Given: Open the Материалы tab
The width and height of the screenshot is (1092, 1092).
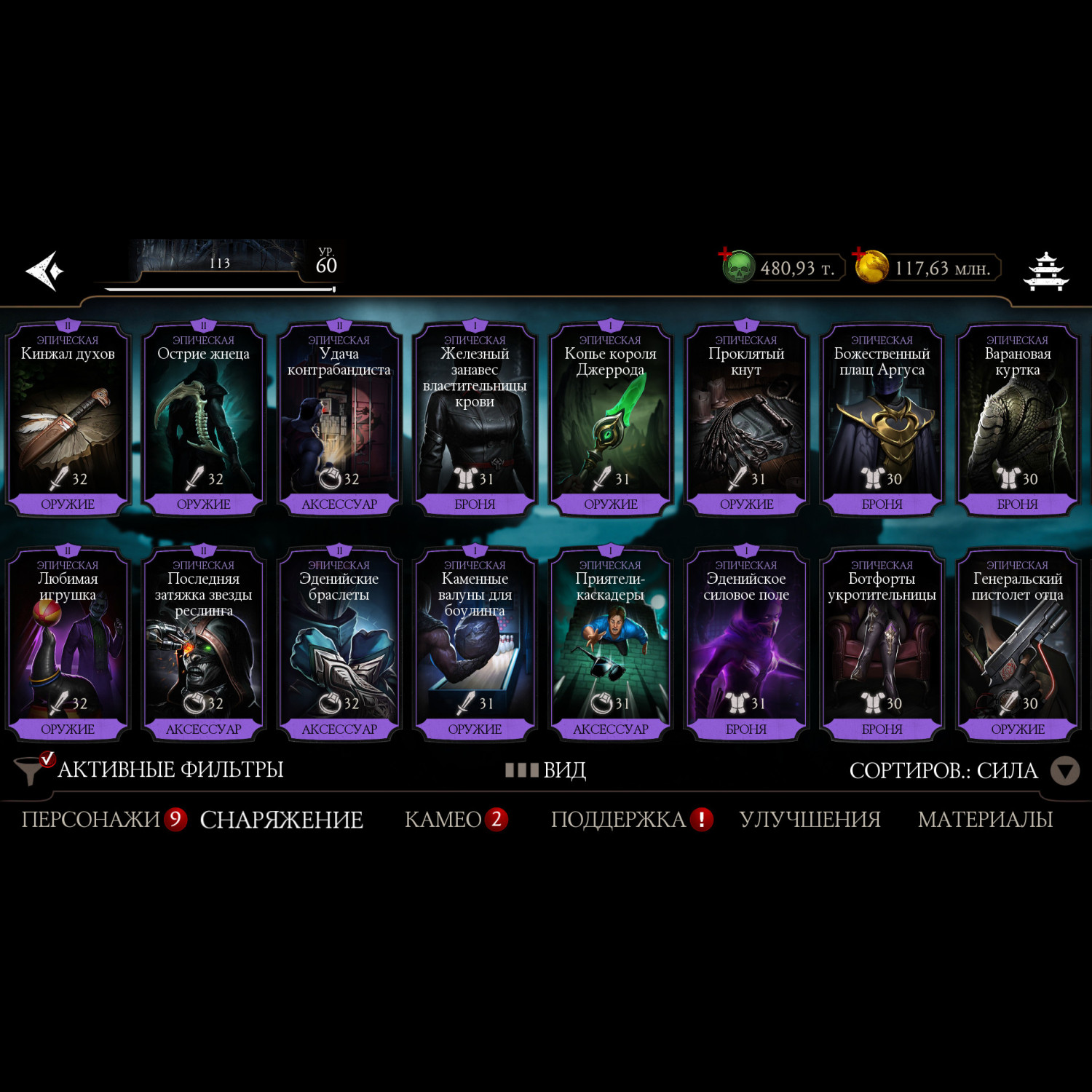Looking at the screenshot, I should [985, 820].
